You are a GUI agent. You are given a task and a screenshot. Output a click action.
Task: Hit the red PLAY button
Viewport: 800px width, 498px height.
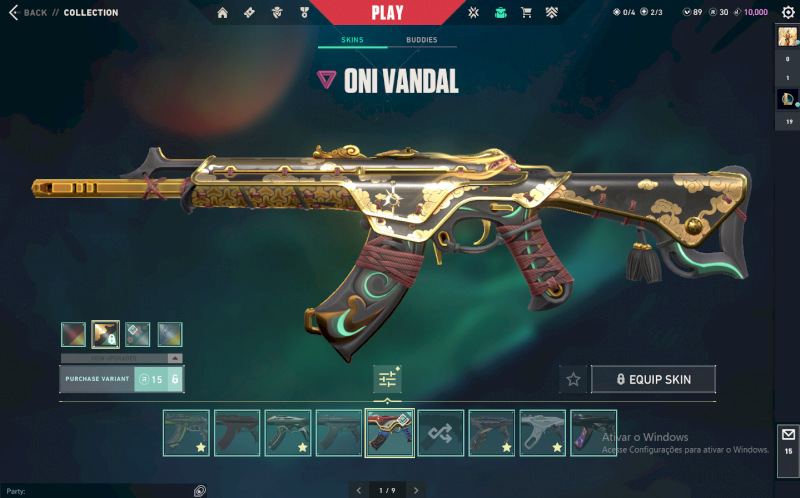[386, 13]
